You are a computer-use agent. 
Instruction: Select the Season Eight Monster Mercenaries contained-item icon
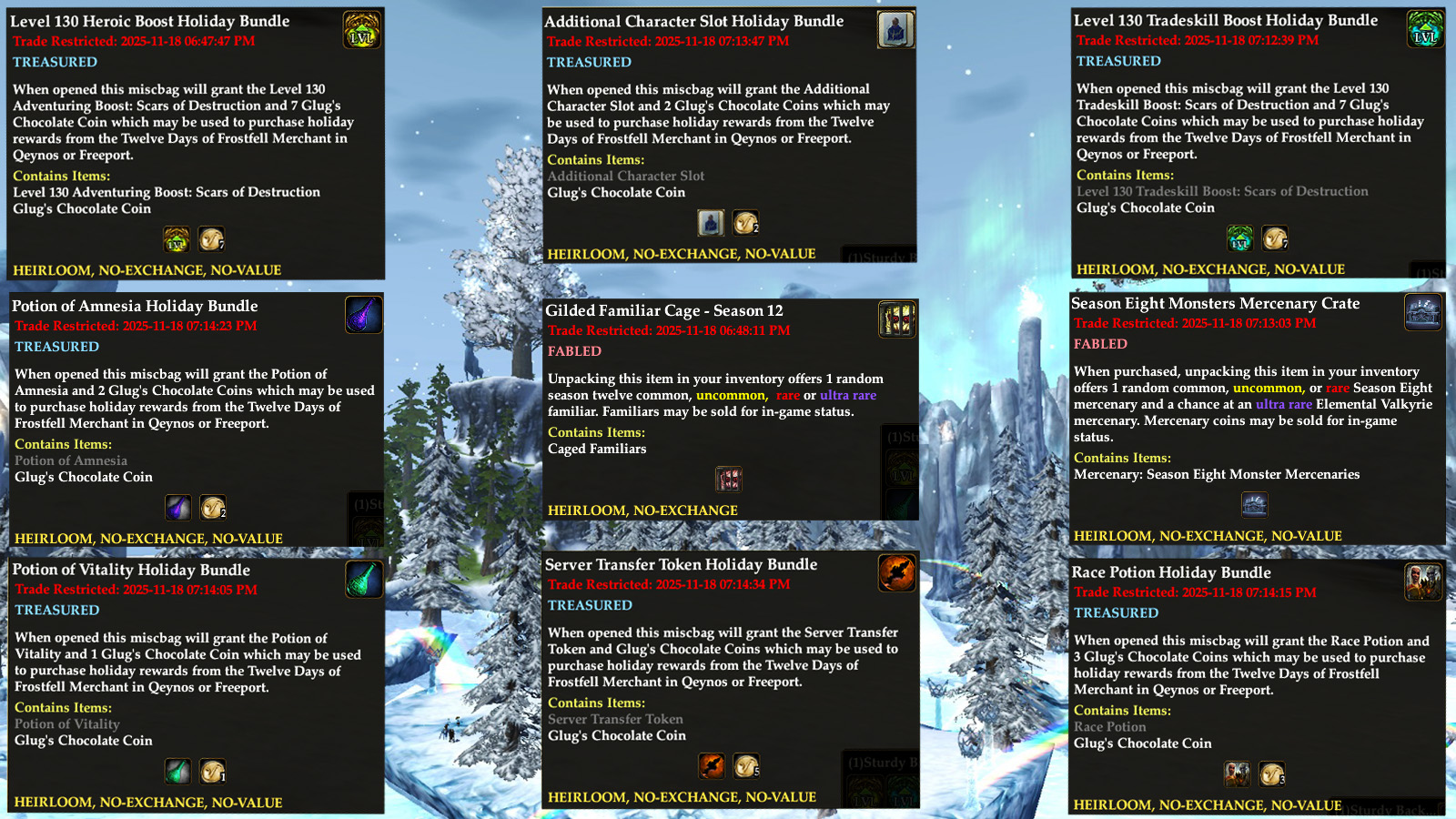click(1255, 504)
